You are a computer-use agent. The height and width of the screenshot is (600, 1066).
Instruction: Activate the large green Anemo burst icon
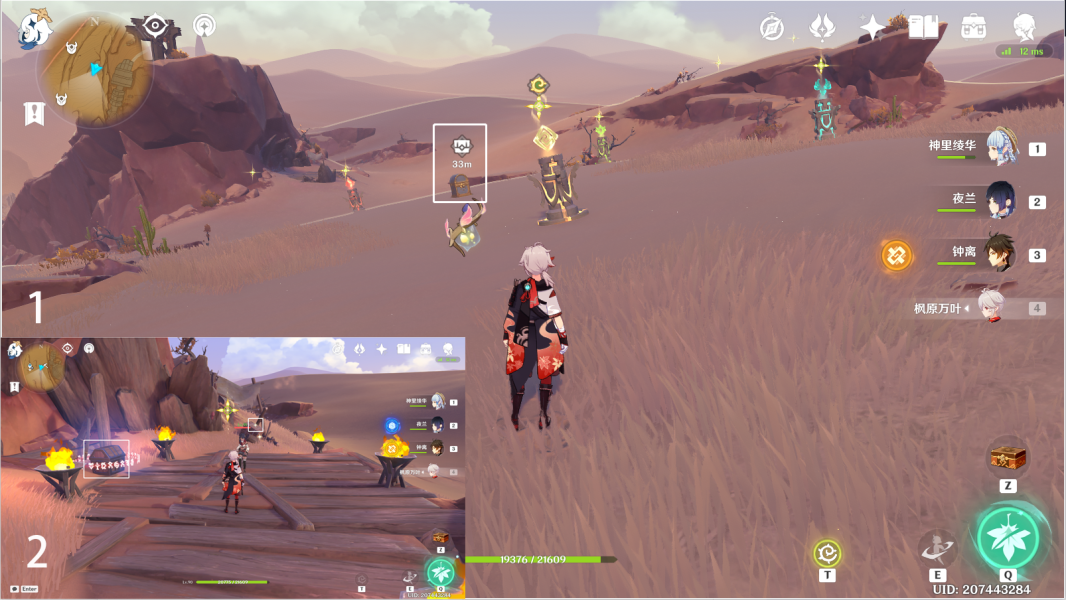coord(1008,538)
